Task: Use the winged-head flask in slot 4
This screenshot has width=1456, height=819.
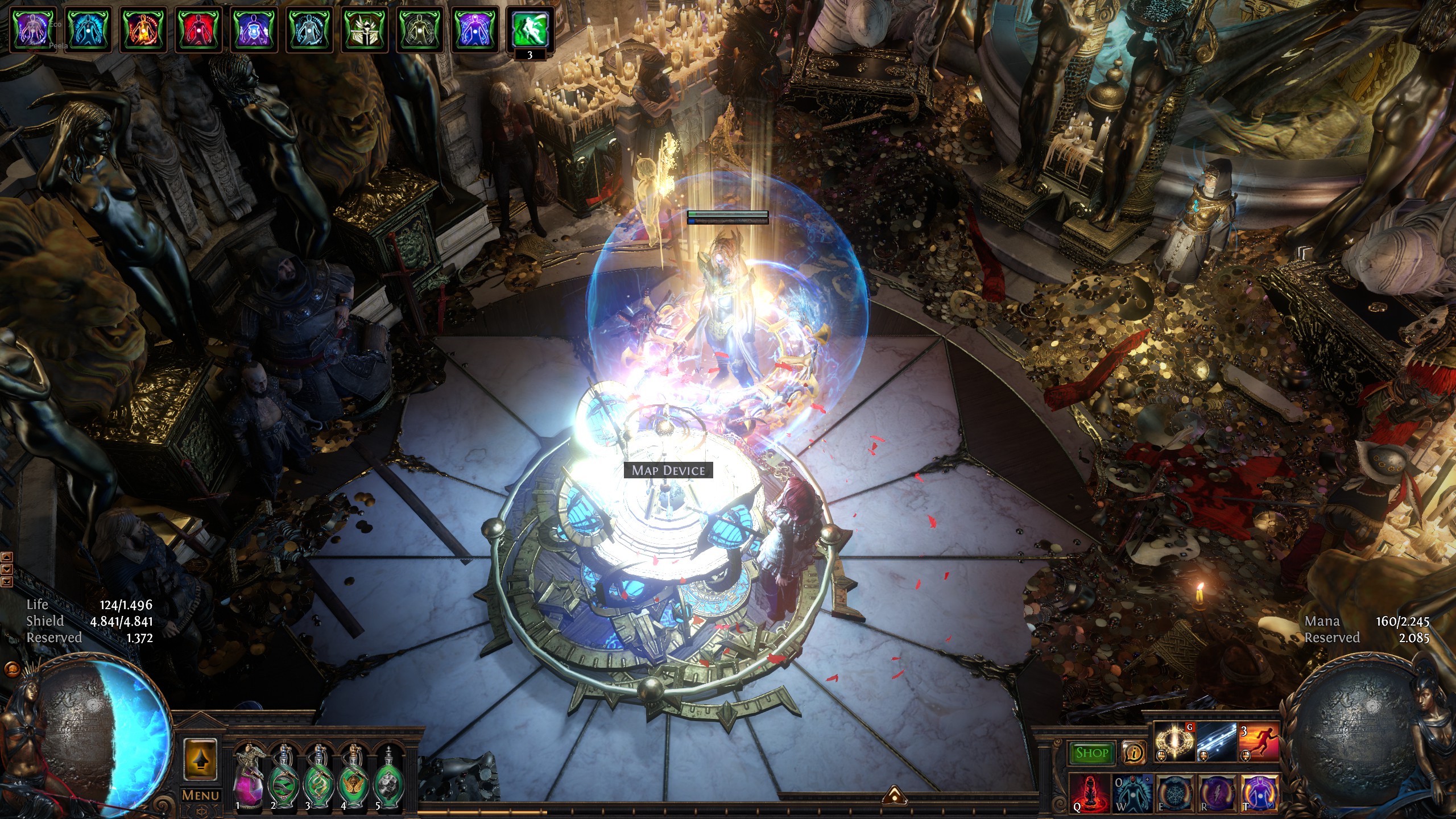Action: pos(353,777)
